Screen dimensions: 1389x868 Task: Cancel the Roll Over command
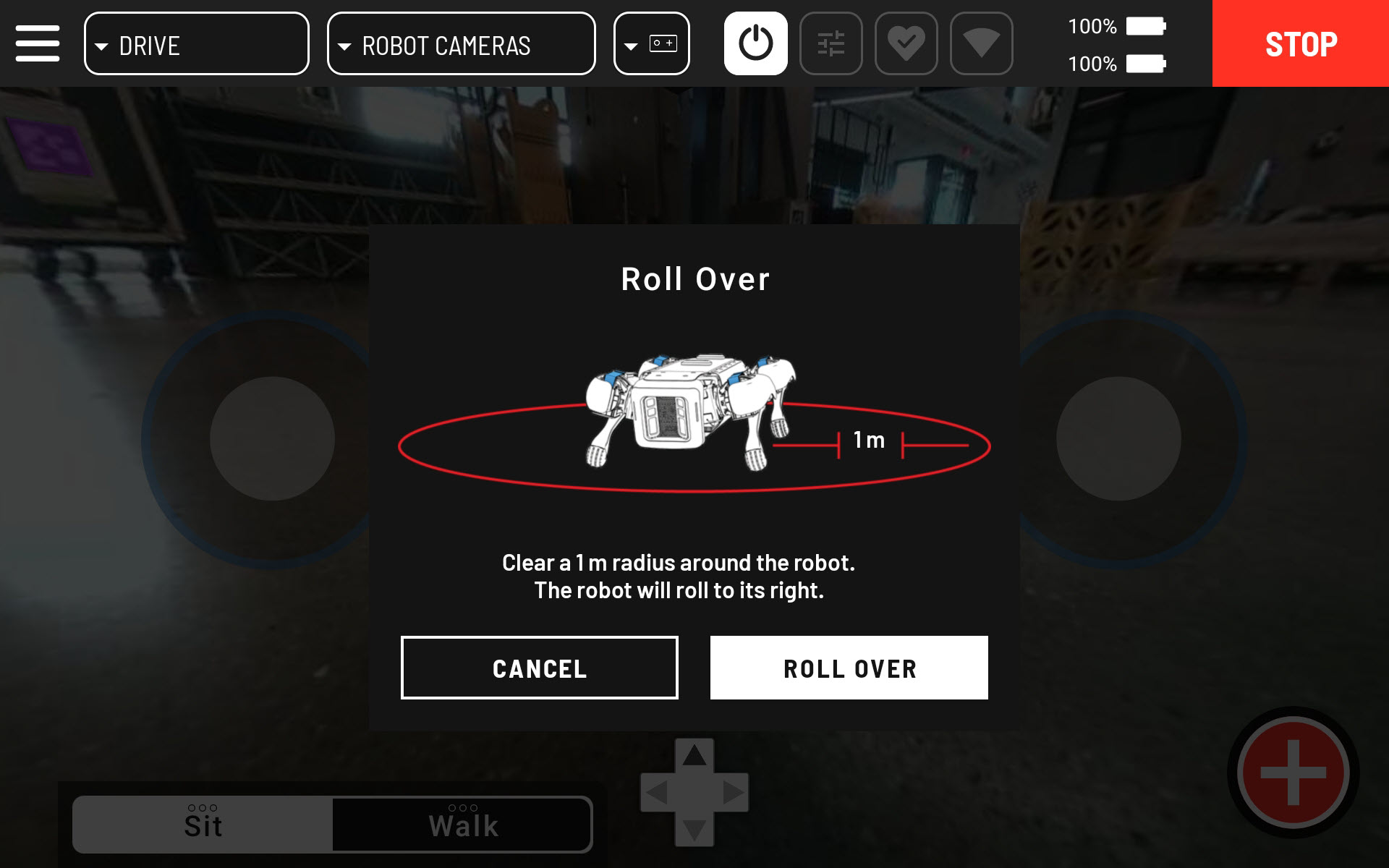[538, 667]
